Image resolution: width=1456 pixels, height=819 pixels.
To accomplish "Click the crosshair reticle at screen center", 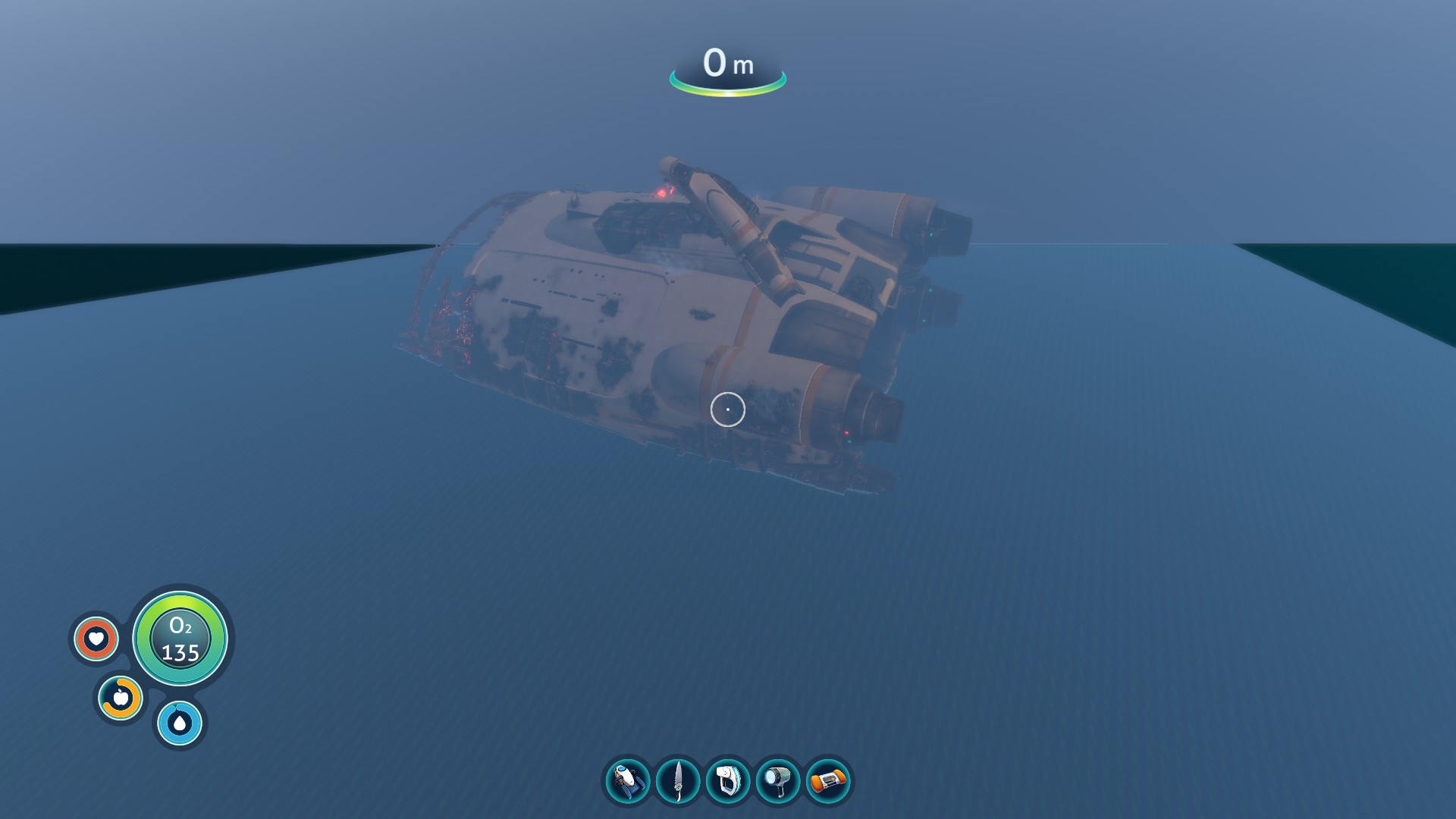I will pyautogui.click(x=726, y=409).
